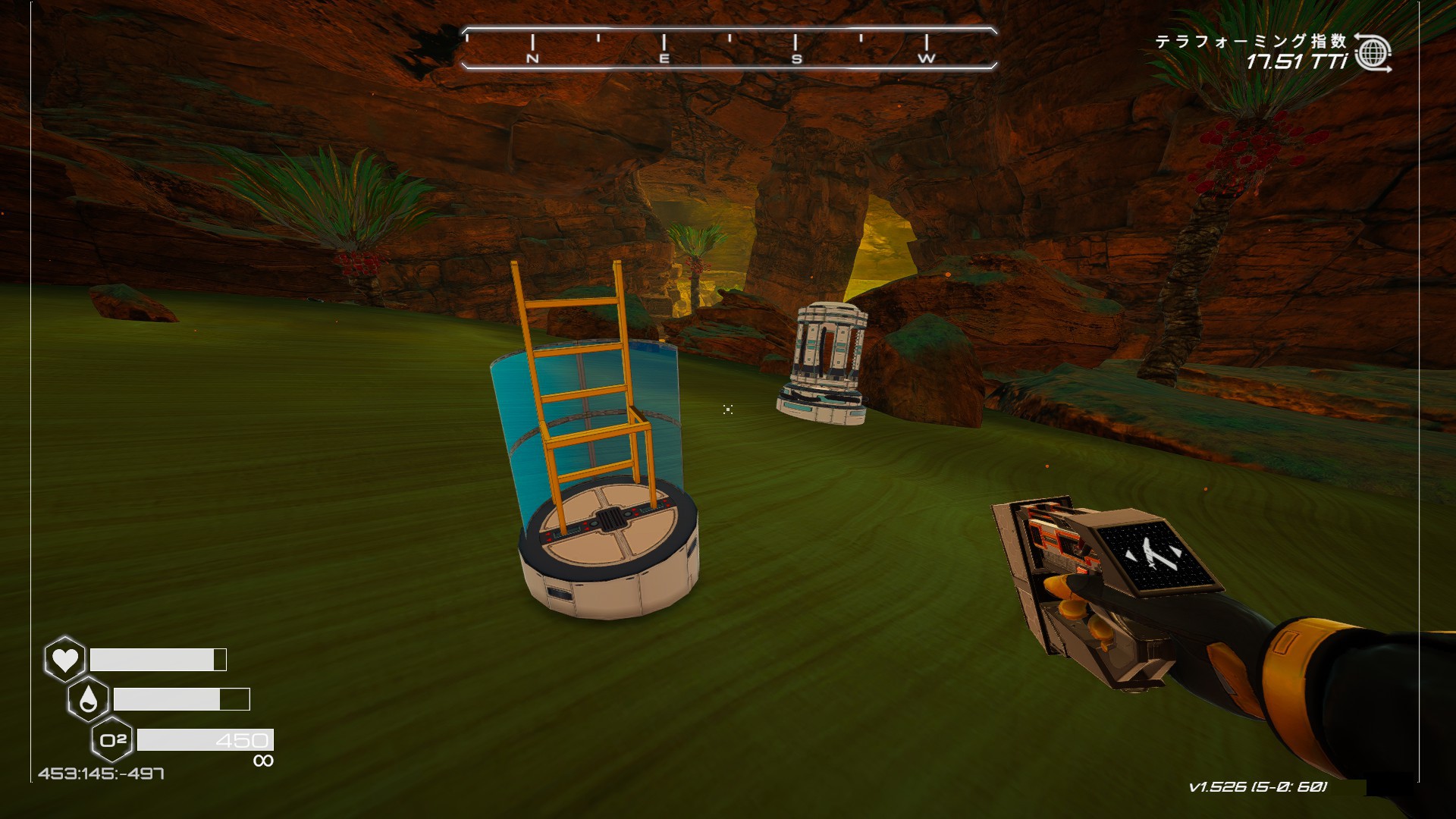
Task: Click the O2 oxygen hexagon icon
Action: point(112,739)
